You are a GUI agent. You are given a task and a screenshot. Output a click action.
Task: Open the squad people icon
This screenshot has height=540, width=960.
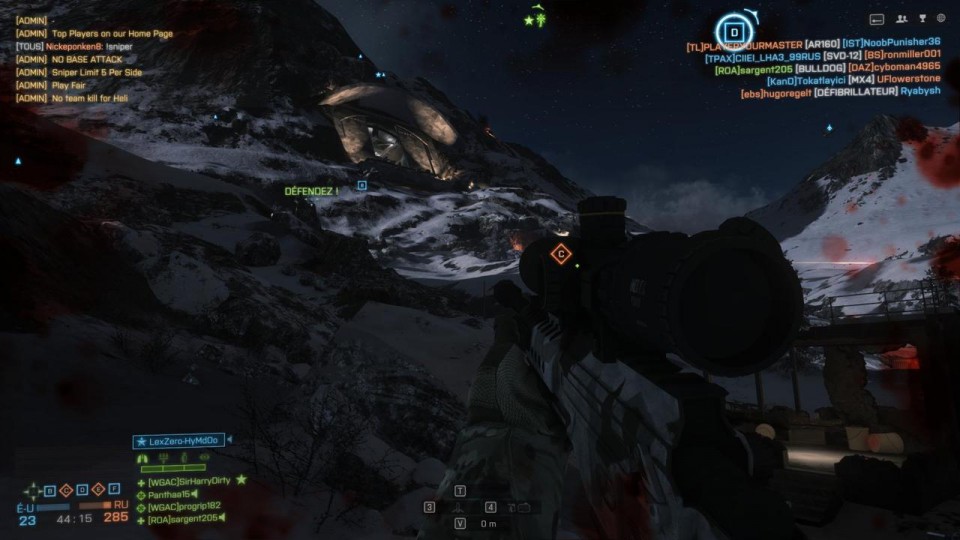click(x=901, y=18)
